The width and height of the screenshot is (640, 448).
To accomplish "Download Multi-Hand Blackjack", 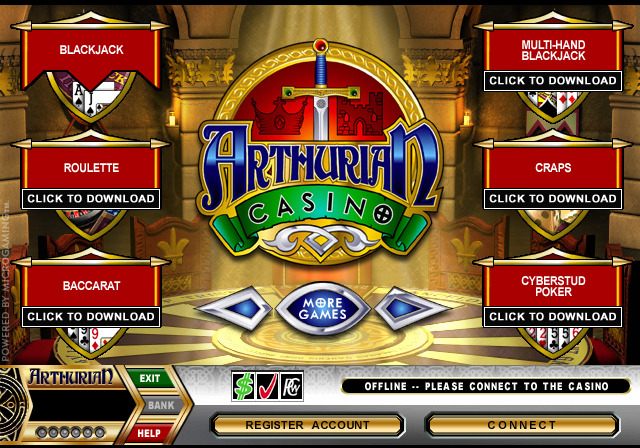I will tap(553, 80).
